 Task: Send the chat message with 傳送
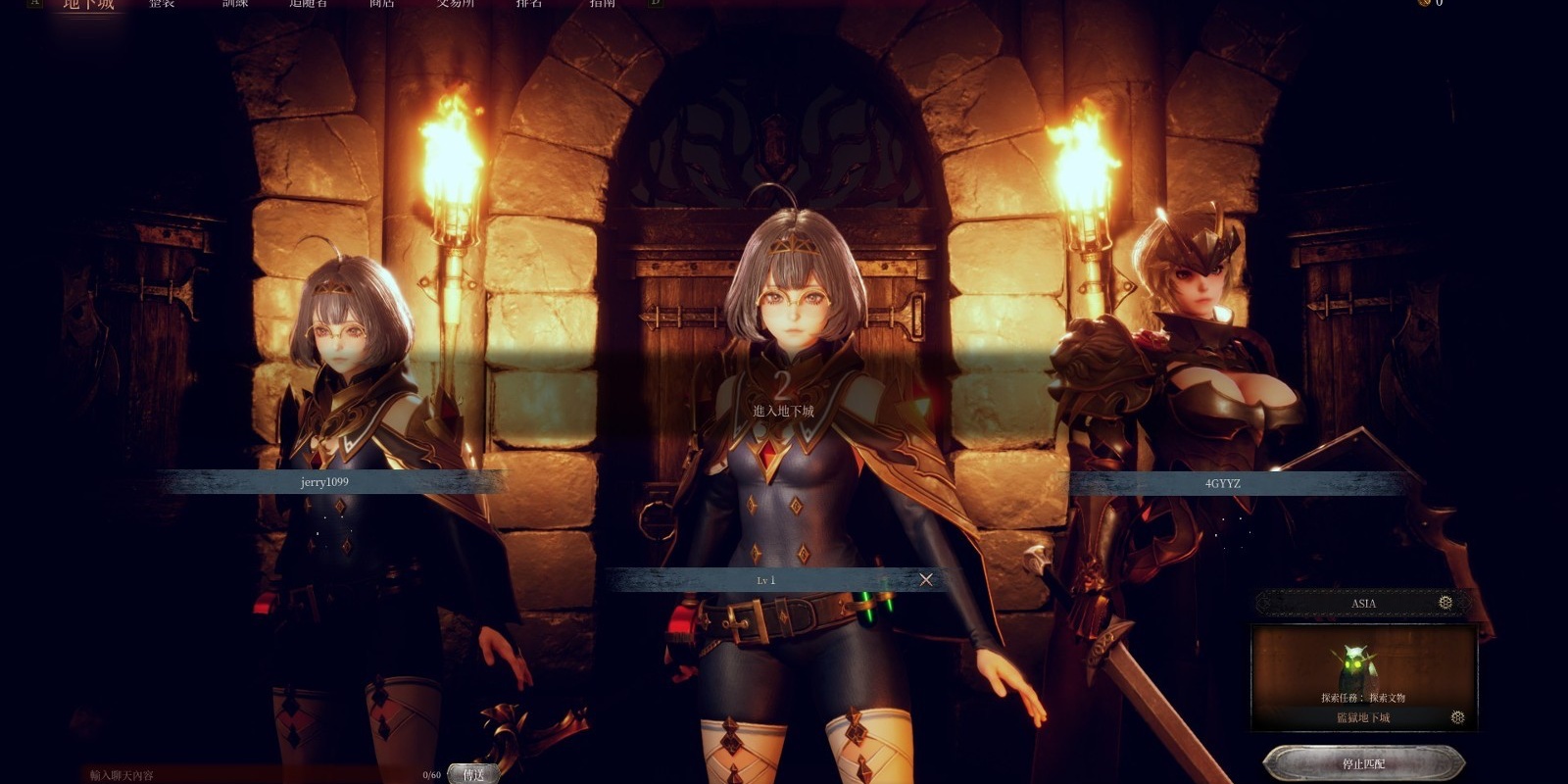(x=473, y=774)
